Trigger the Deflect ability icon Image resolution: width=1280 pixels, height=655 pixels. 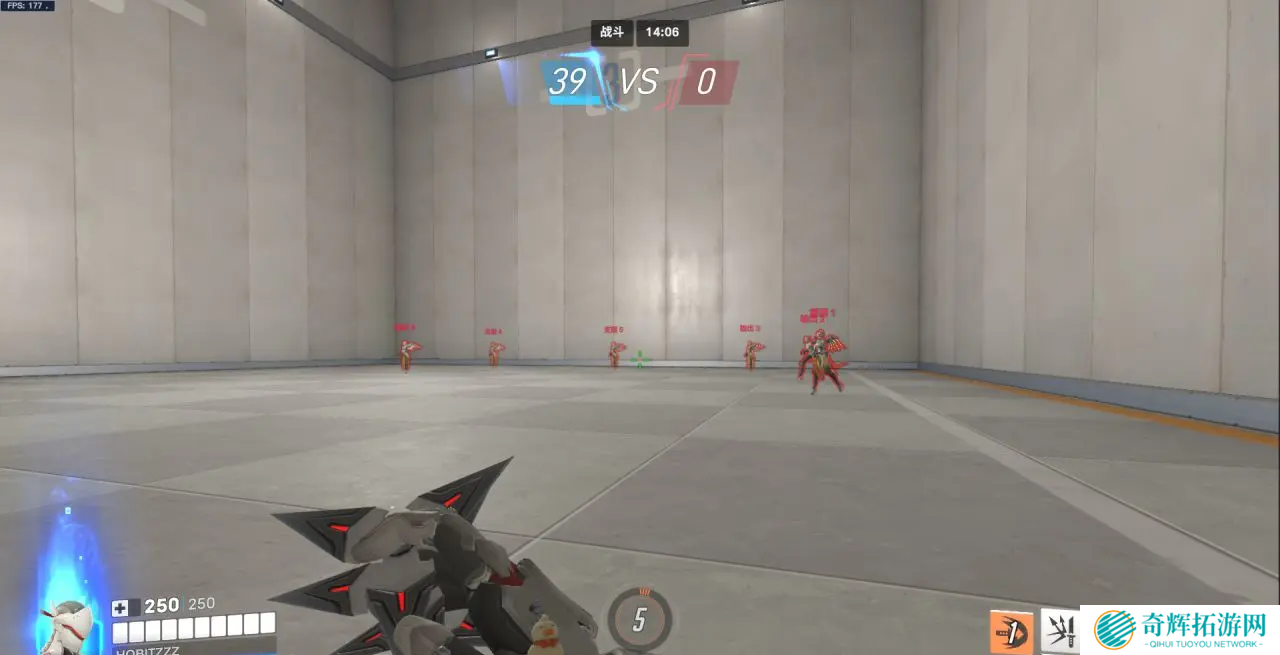[1060, 632]
